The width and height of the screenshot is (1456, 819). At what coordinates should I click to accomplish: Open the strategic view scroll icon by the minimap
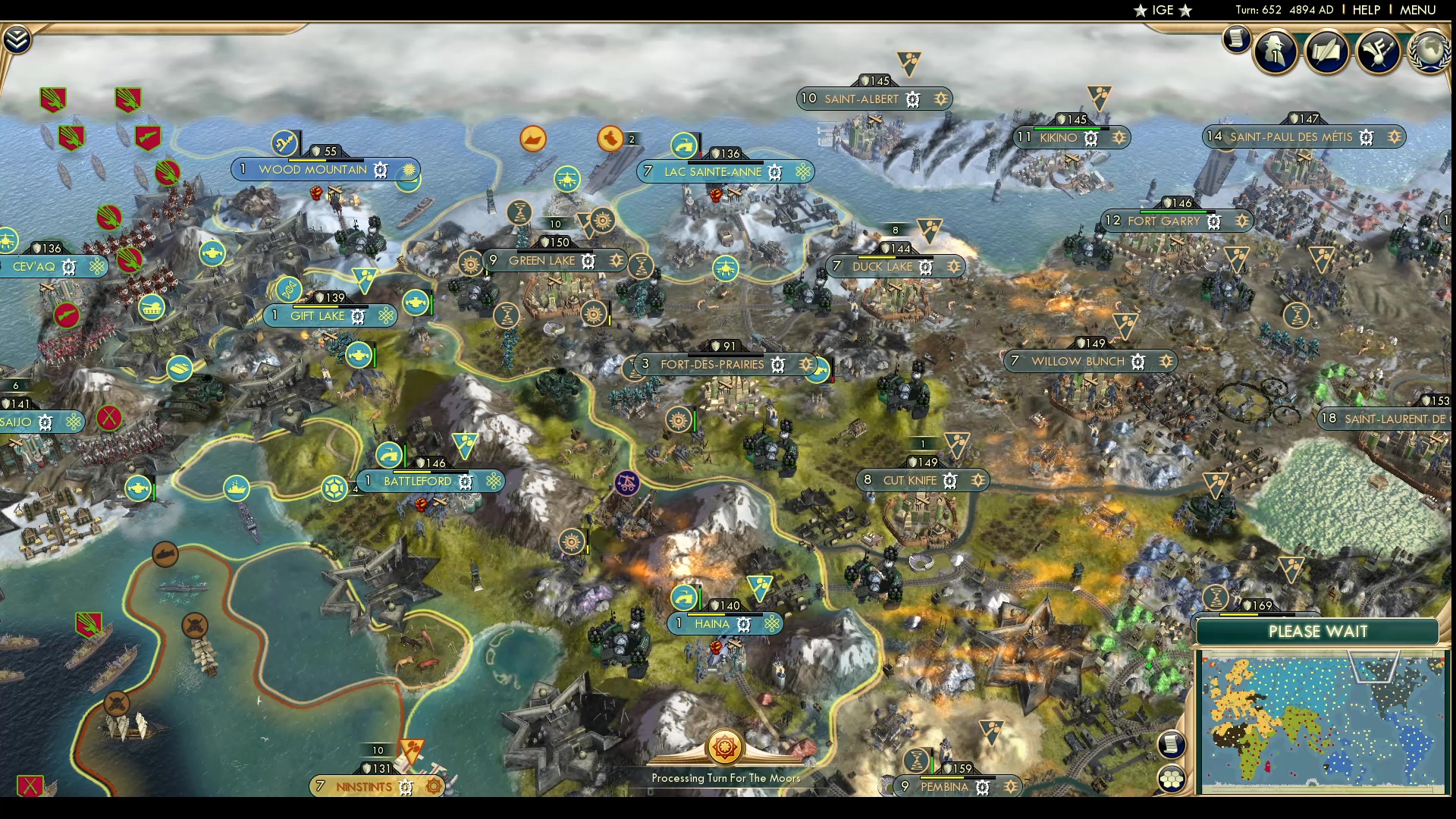(x=1171, y=744)
